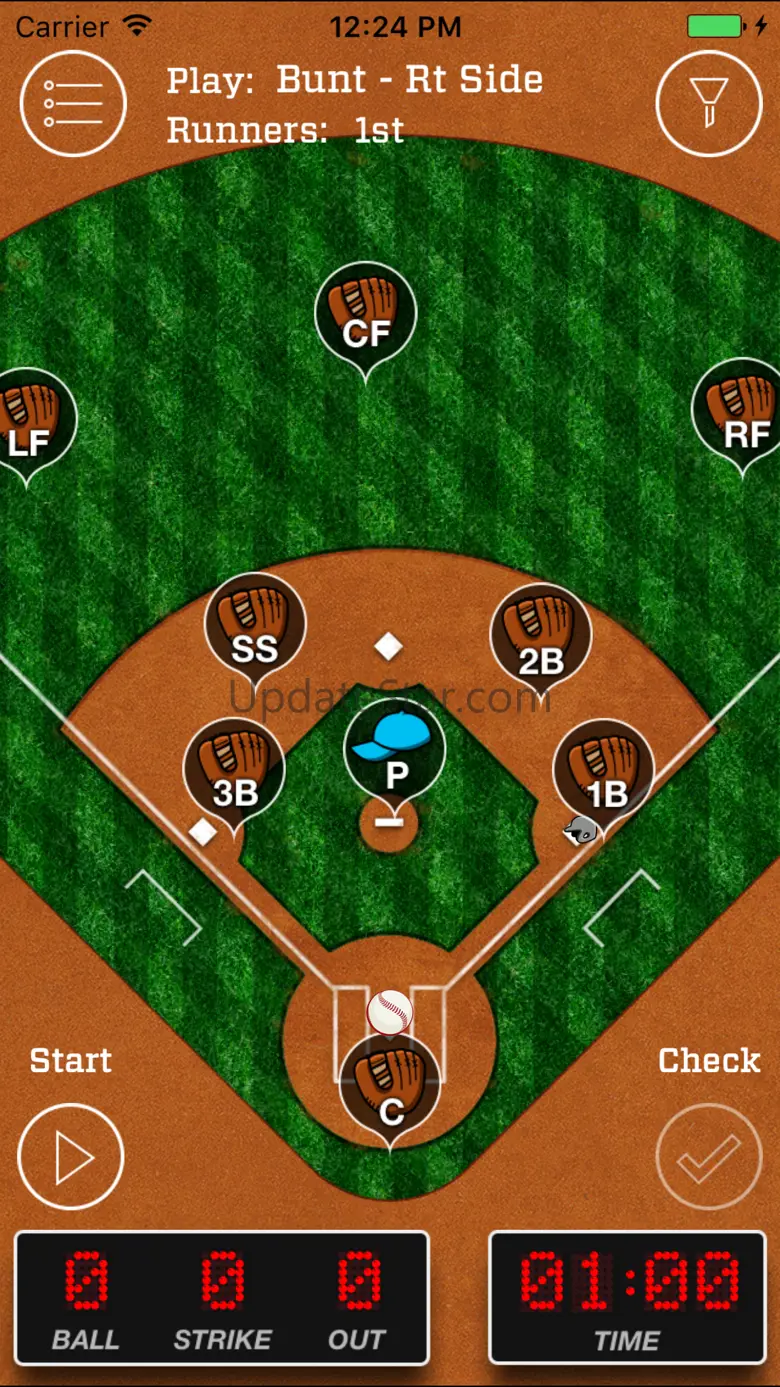This screenshot has width=780, height=1387.
Task: Choose the SS shortstop marker
Action: tap(255, 625)
